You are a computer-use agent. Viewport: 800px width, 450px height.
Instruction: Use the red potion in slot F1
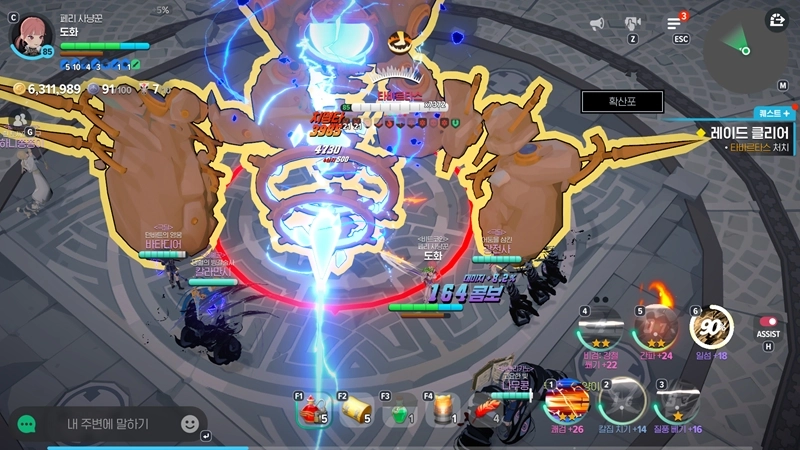tap(313, 410)
